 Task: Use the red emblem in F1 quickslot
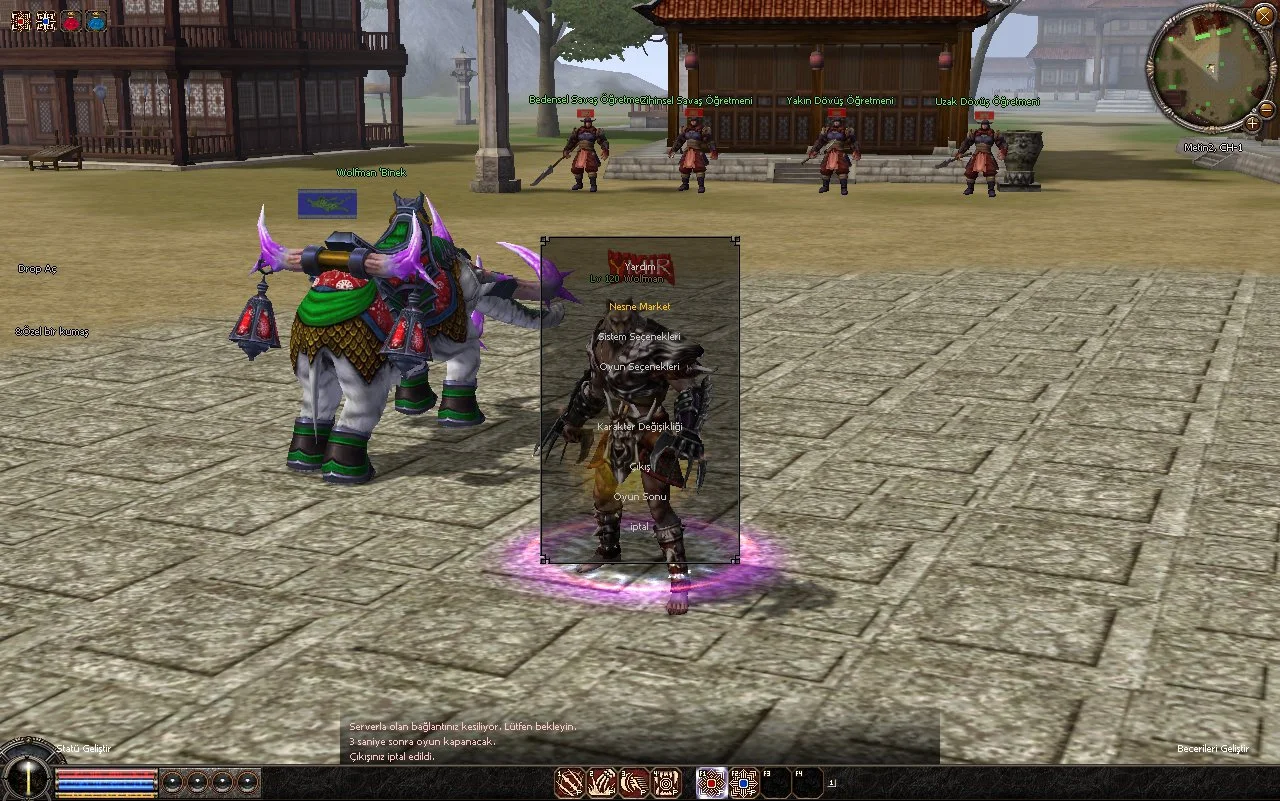(x=711, y=782)
